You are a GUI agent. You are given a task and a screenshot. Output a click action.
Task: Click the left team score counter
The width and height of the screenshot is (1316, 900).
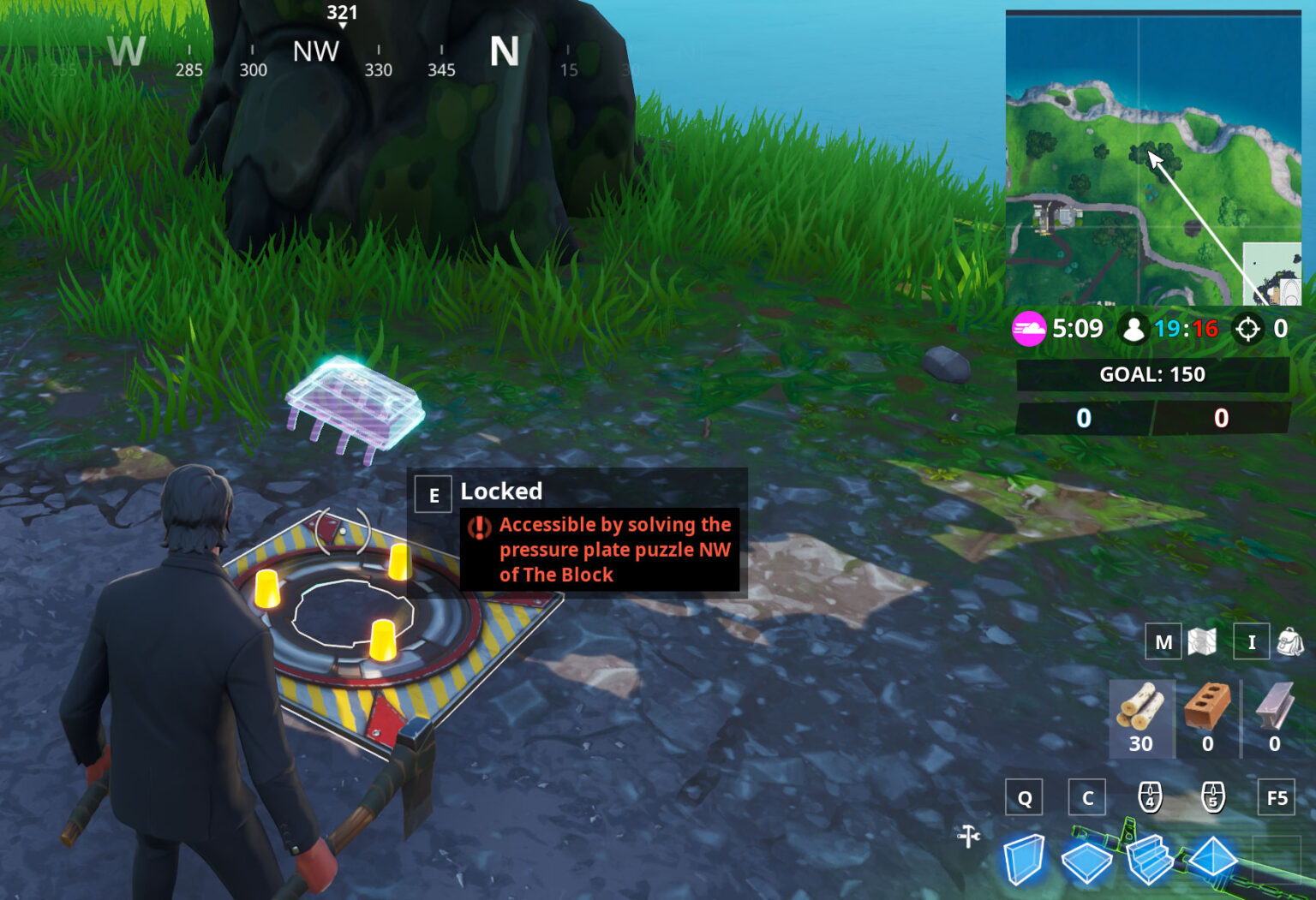(1083, 419)
